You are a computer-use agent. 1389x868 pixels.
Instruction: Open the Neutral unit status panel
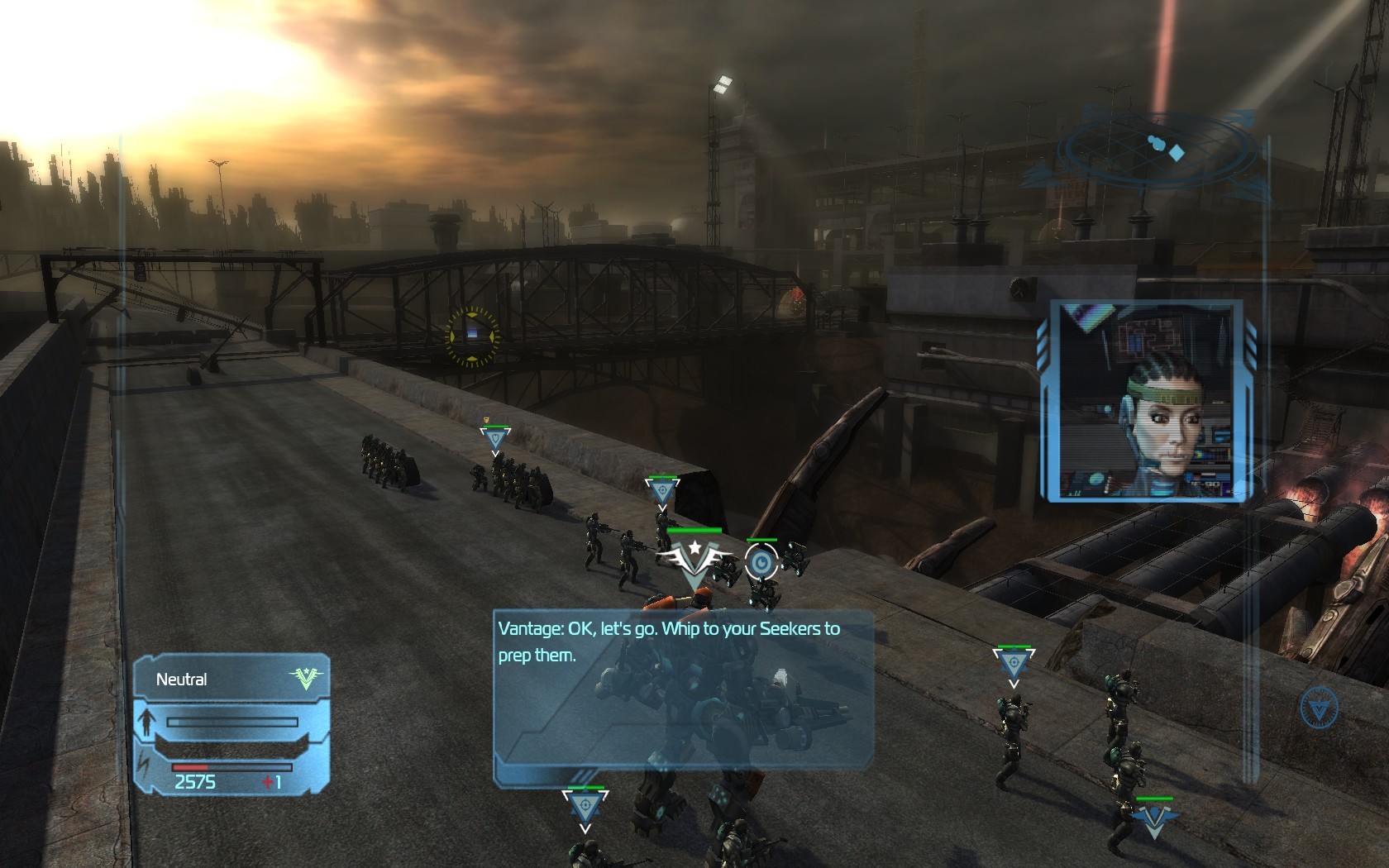pyautogui.click(x=231, y=725)
